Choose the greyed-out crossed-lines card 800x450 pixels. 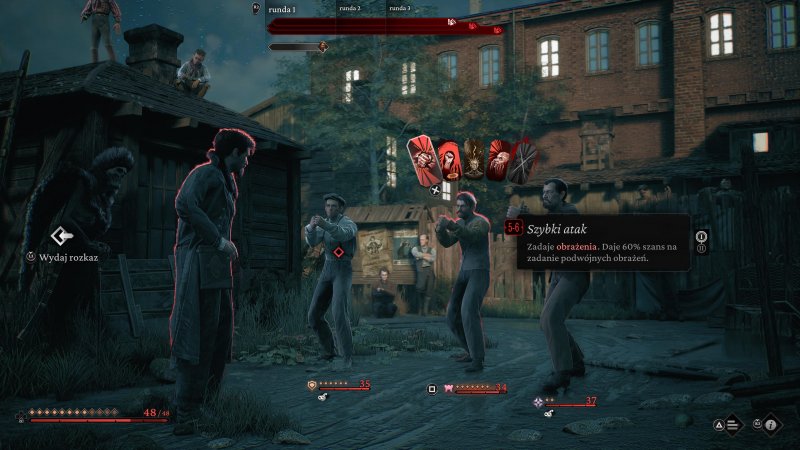520,161
